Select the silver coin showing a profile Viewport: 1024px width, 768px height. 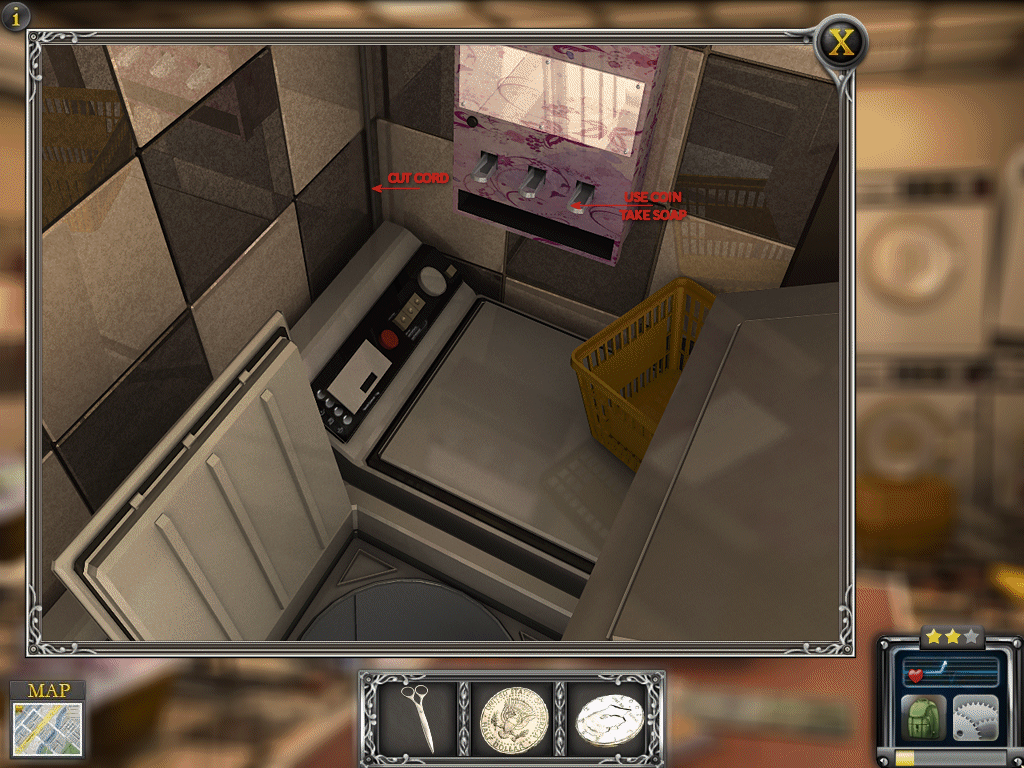pyautogui.click(x=607, y=718)
